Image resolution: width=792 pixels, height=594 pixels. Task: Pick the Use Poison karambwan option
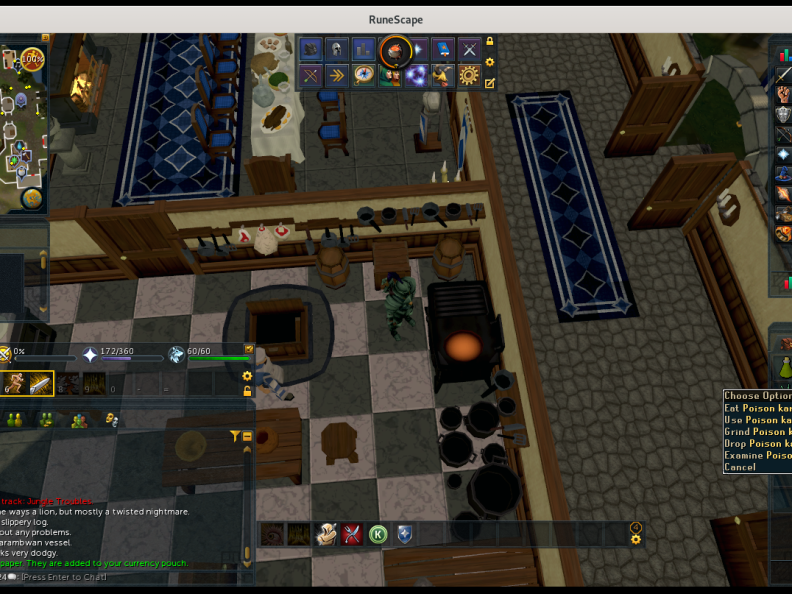(757, 420)
